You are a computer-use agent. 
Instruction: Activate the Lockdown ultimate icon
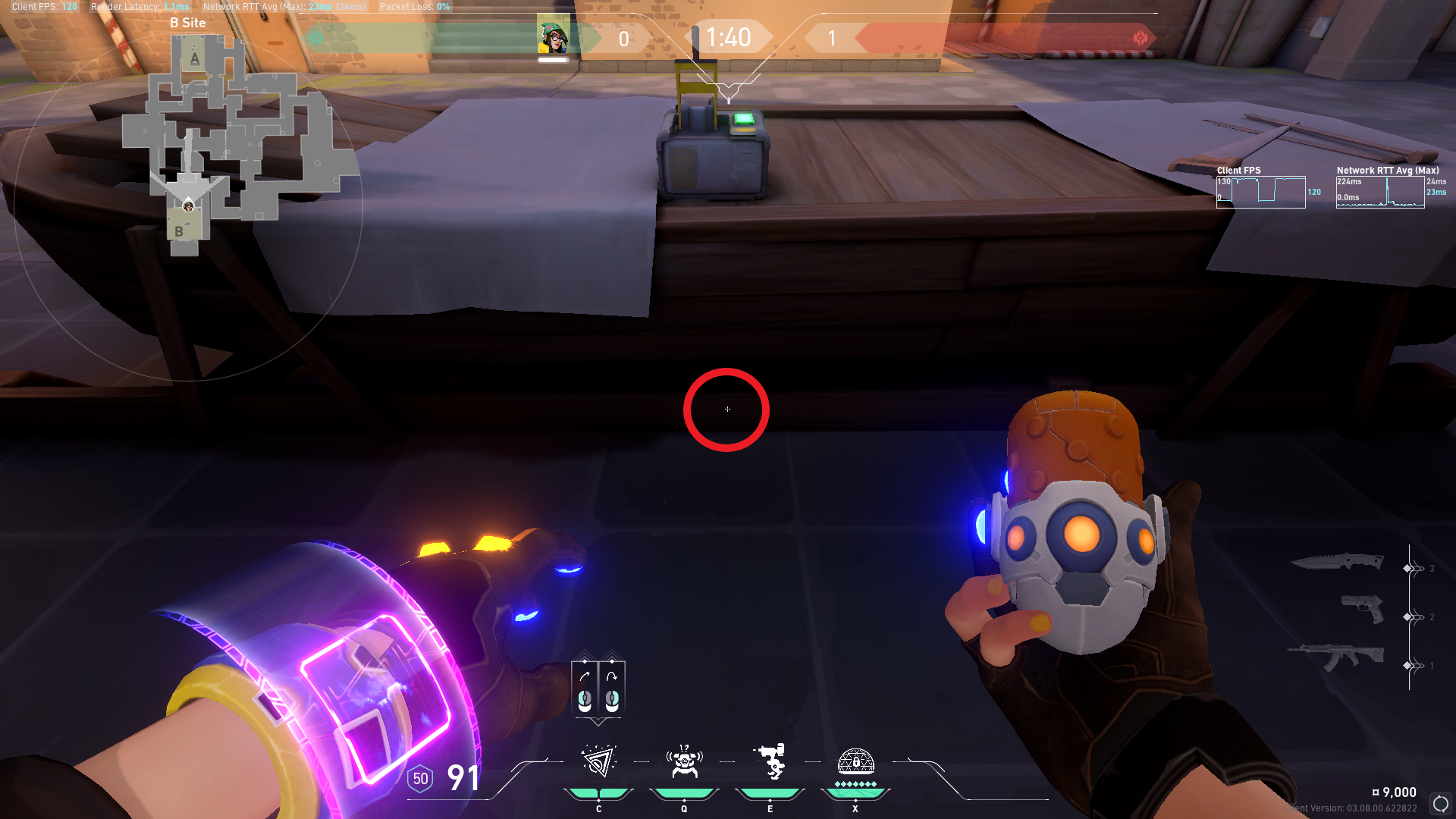pyautogui.click(x=855, y=762)
